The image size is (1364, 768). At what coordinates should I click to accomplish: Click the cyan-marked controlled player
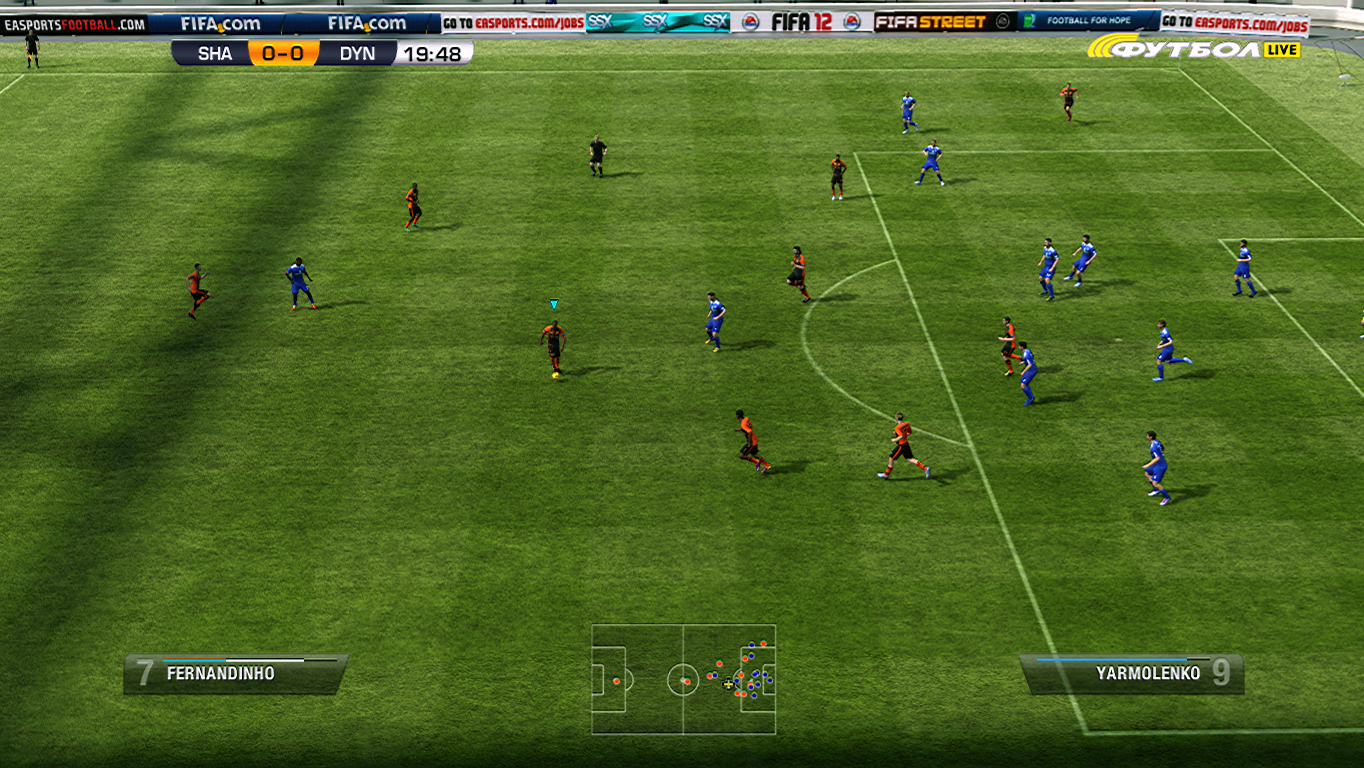pyautogui.click(x=553, y=347)
